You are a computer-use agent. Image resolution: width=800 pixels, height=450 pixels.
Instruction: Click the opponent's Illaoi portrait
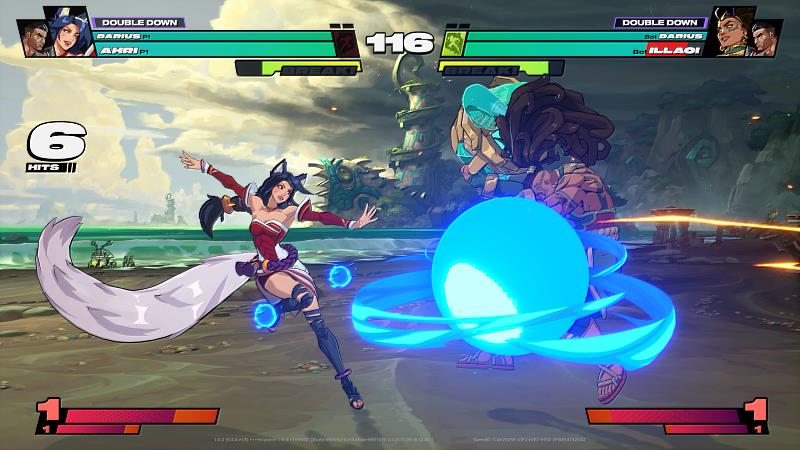(733, 31)
